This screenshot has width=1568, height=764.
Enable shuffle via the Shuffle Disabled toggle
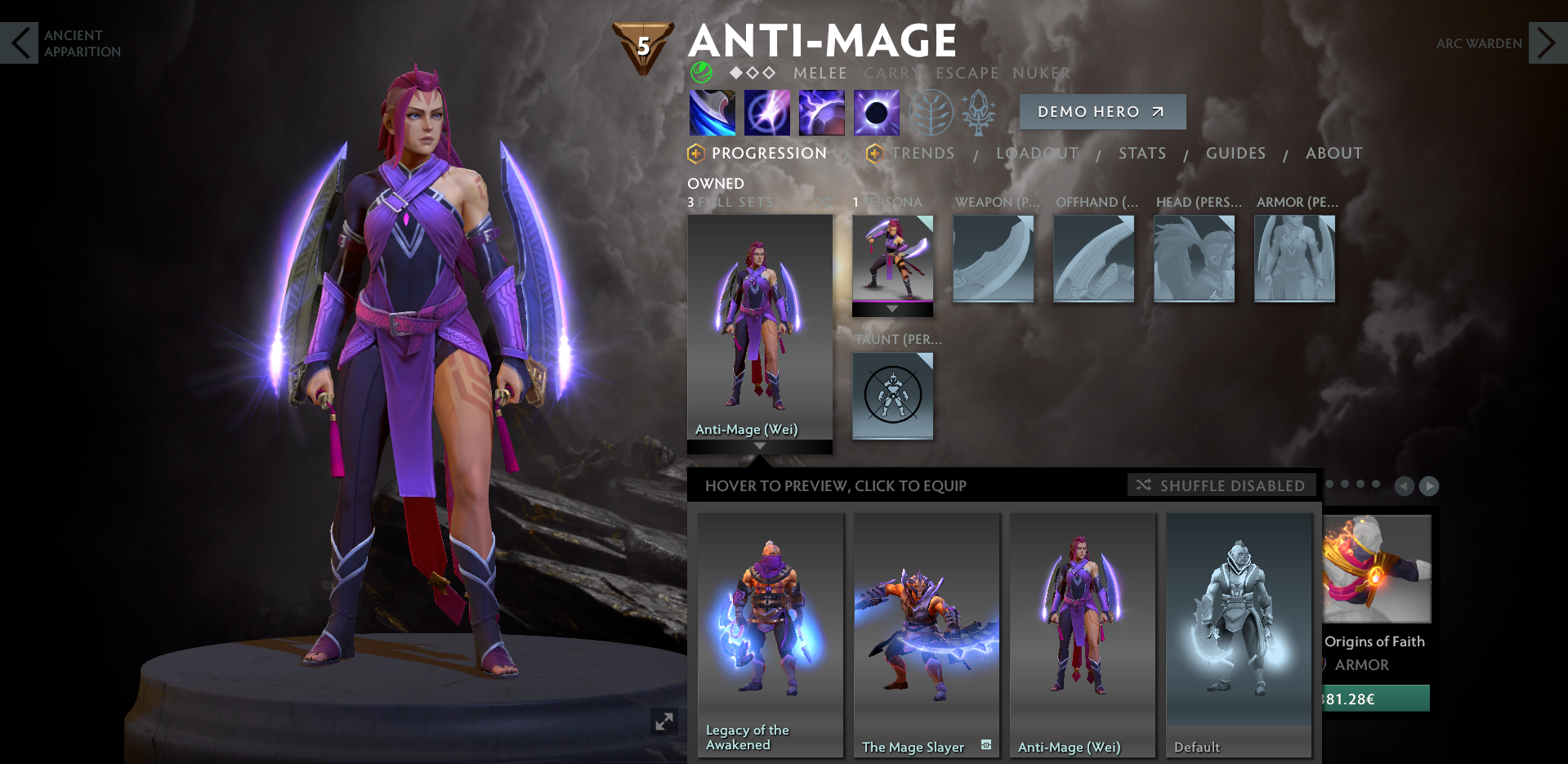(1221, 485)
